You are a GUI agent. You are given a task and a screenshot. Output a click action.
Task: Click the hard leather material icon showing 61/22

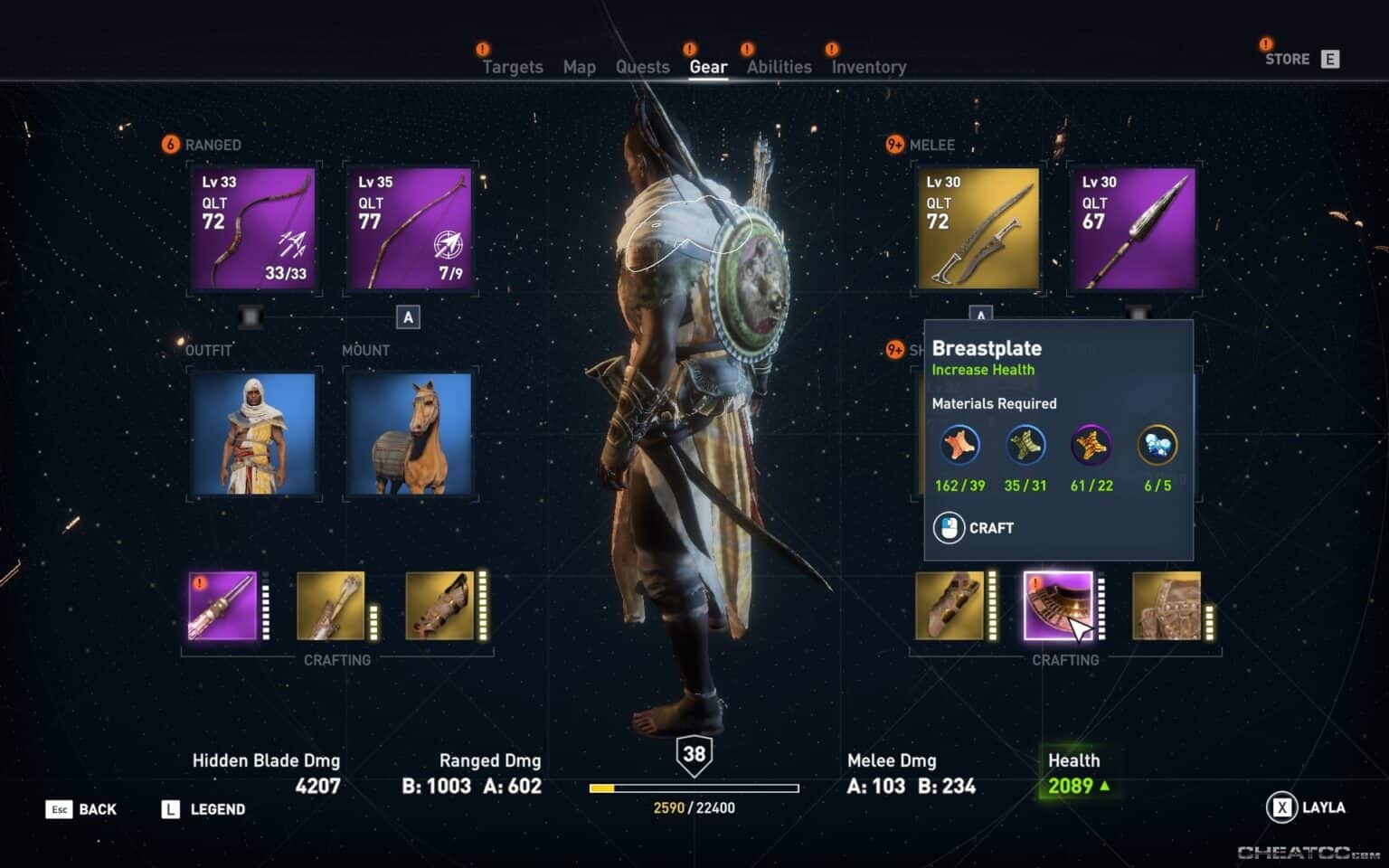point(1091,445)
